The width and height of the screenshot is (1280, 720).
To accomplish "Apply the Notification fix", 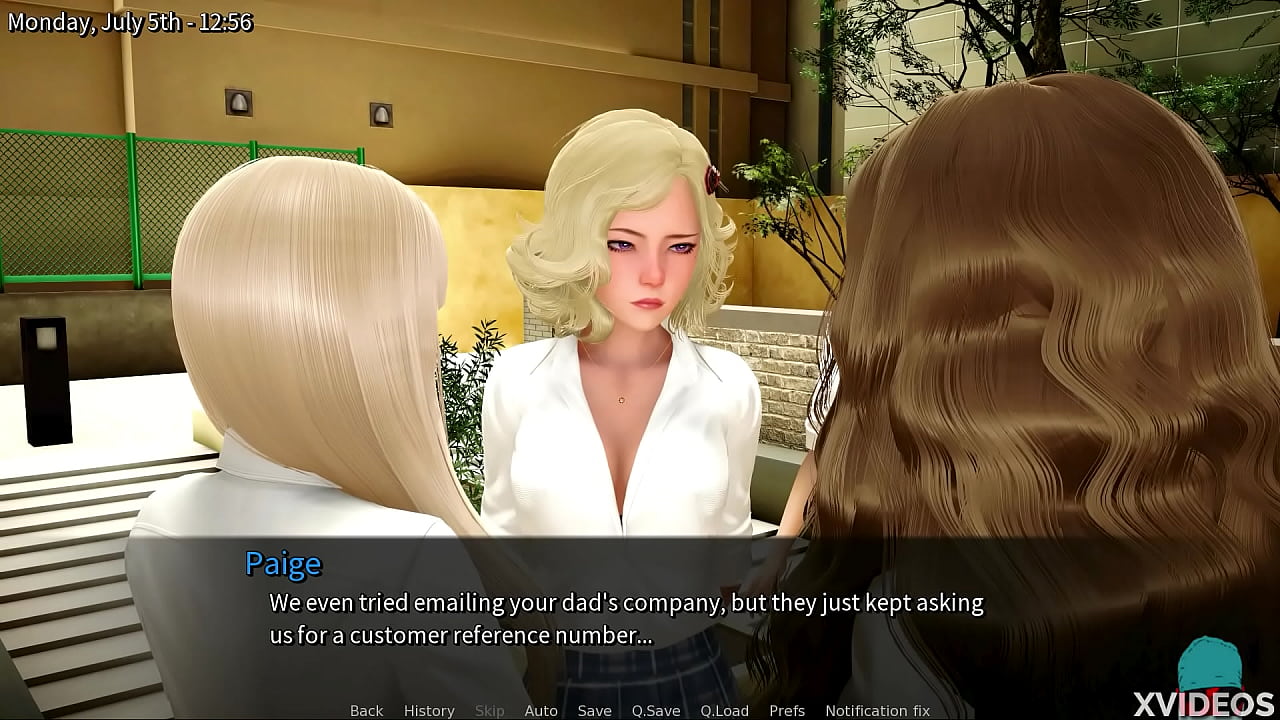I will (877, 710).
